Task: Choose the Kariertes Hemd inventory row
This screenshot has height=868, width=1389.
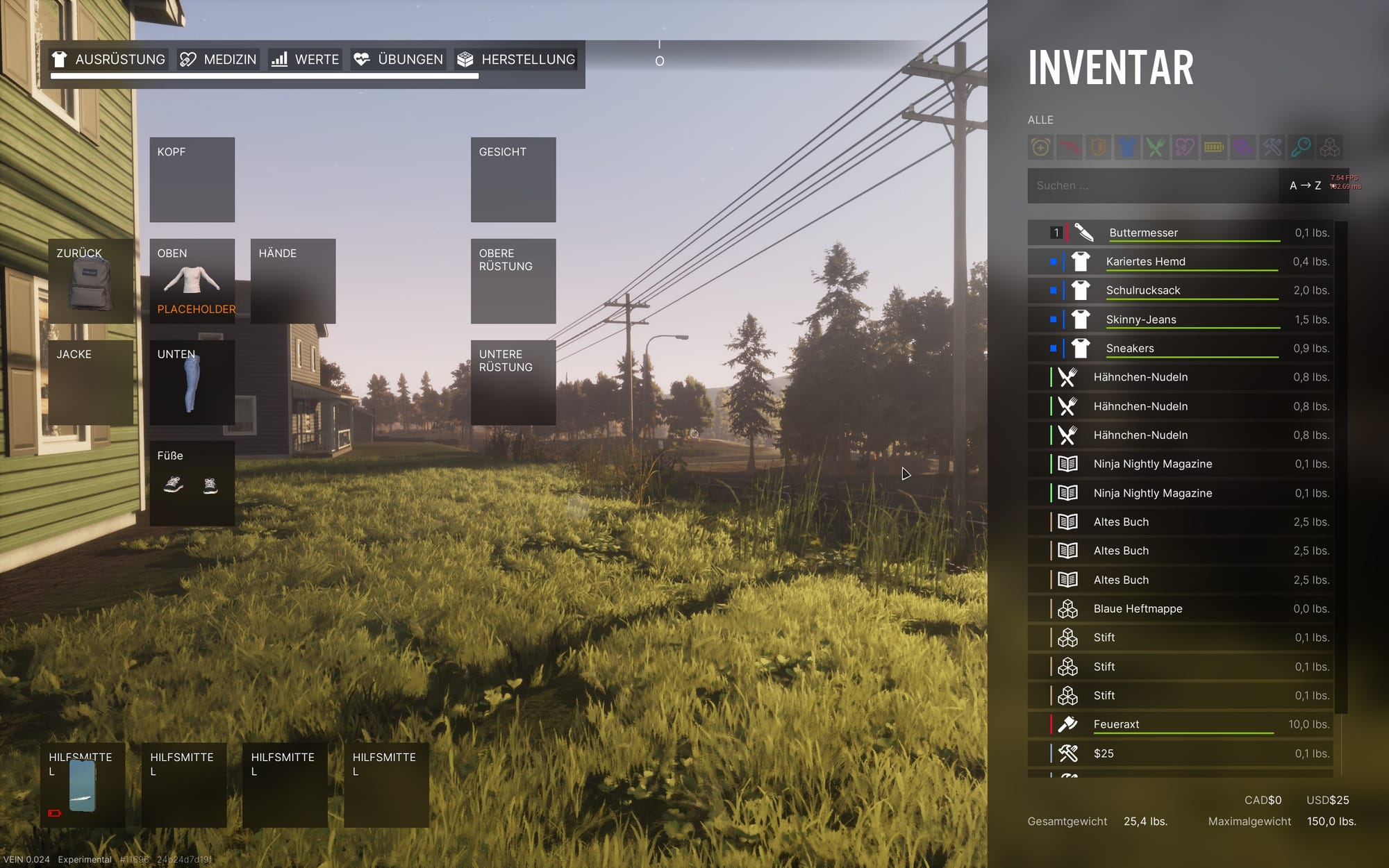Action: (1180, 262)
